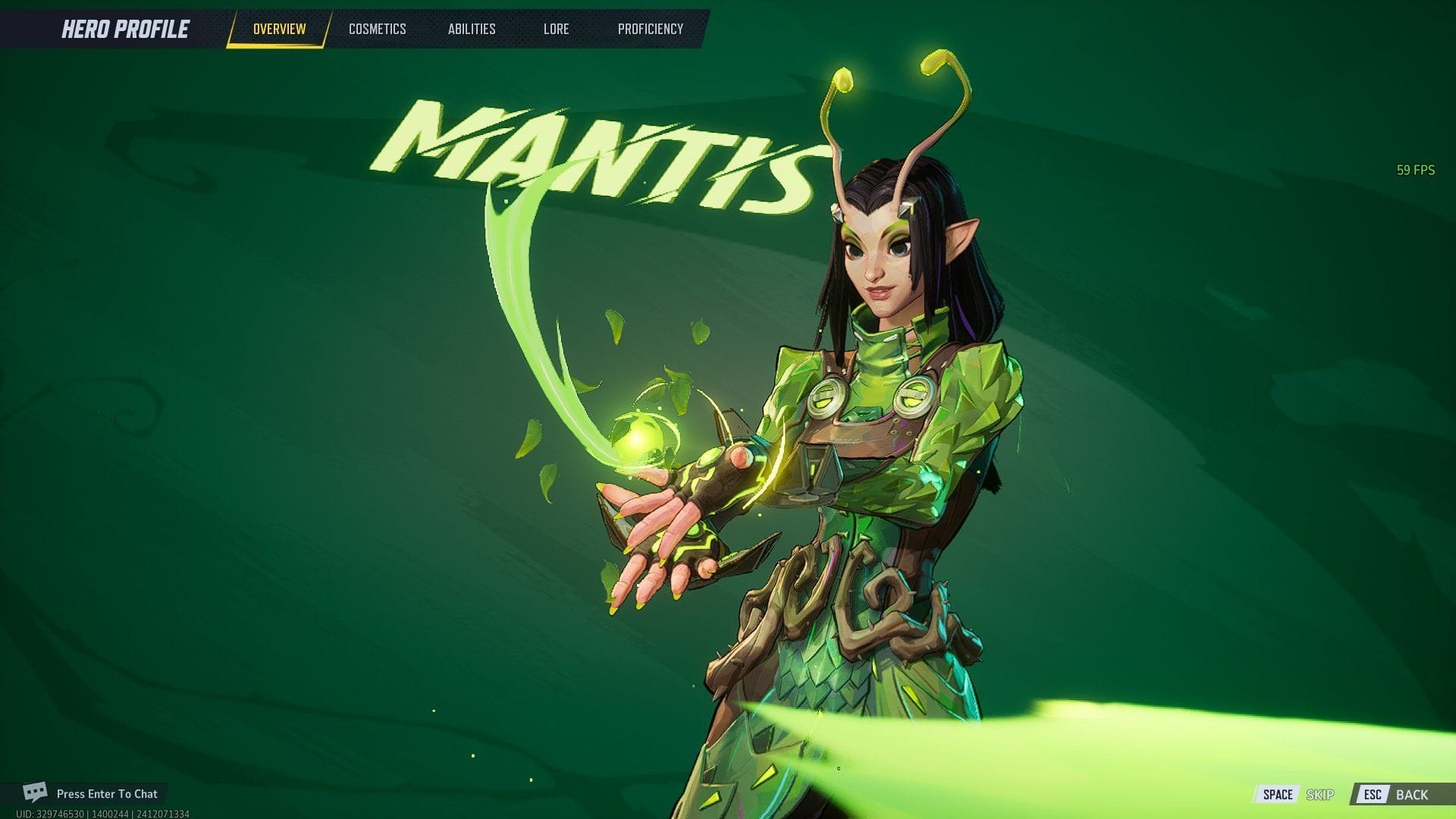Skip the hero intro animation
The width and height of the screenshot is (1456, 819).
pos(1297,794)
